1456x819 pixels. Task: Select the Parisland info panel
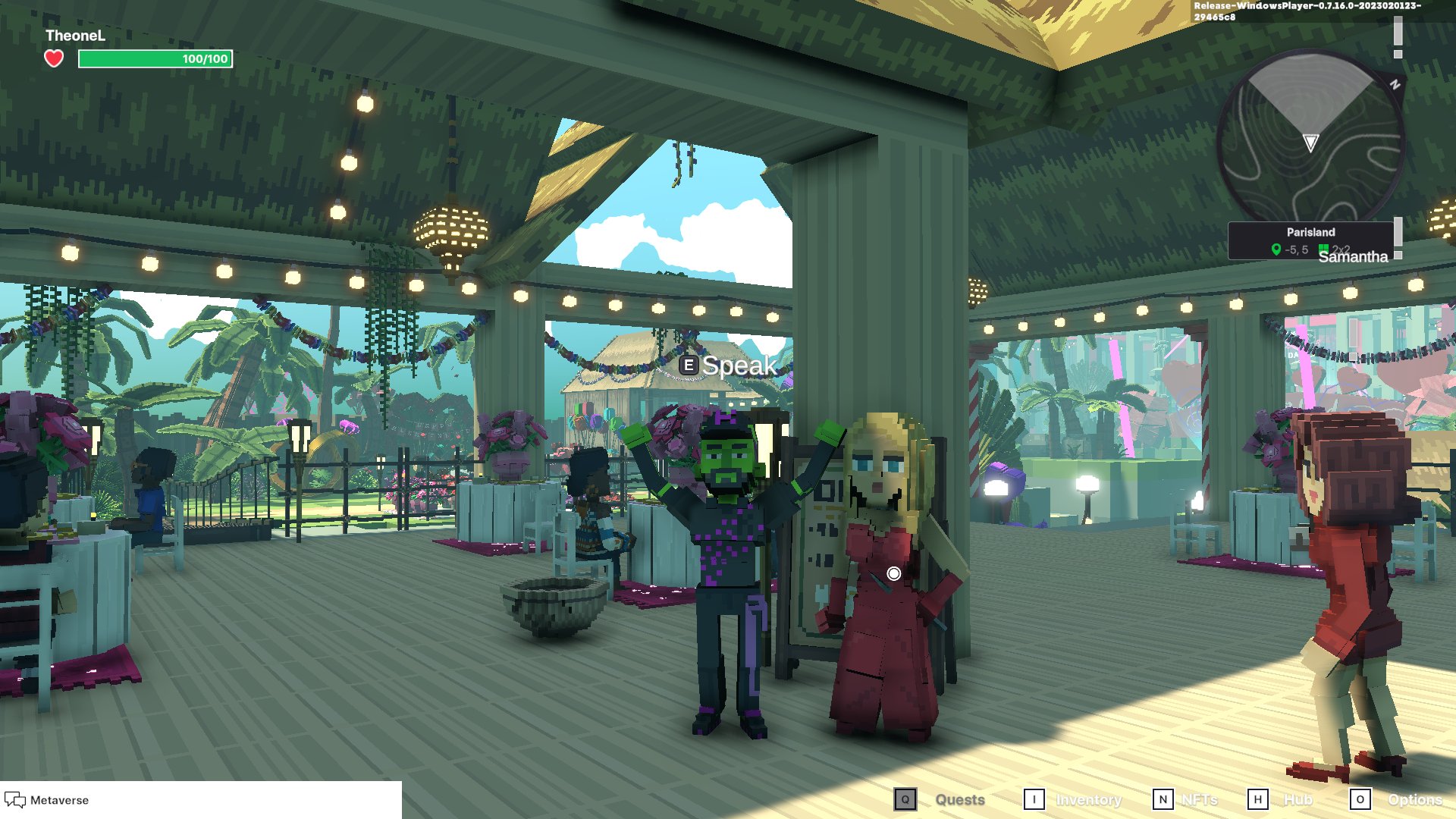pyautogui.click(x=1310, y=240)
